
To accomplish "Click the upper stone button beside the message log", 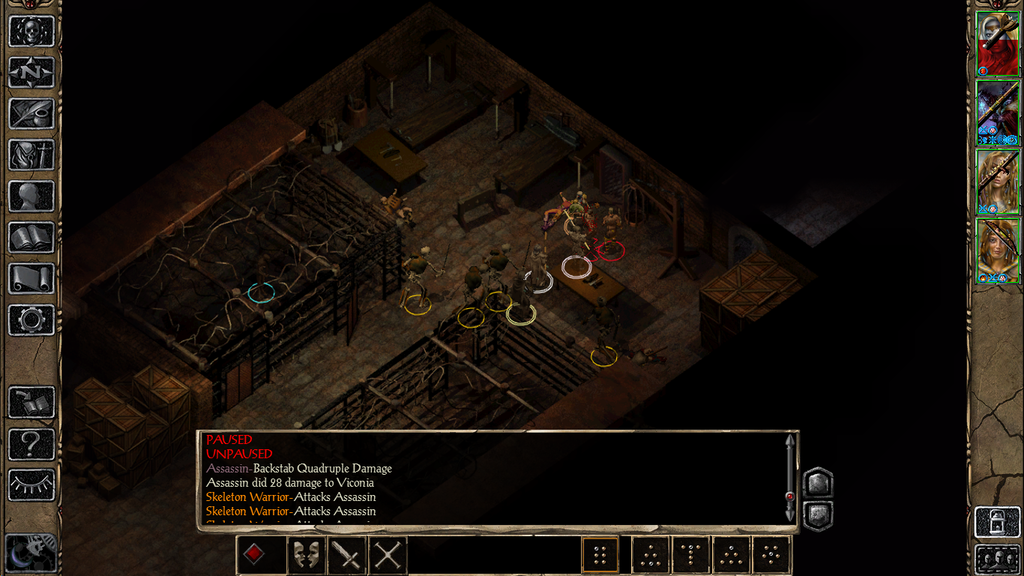I will pyautogui.click(x=818, y=482).
